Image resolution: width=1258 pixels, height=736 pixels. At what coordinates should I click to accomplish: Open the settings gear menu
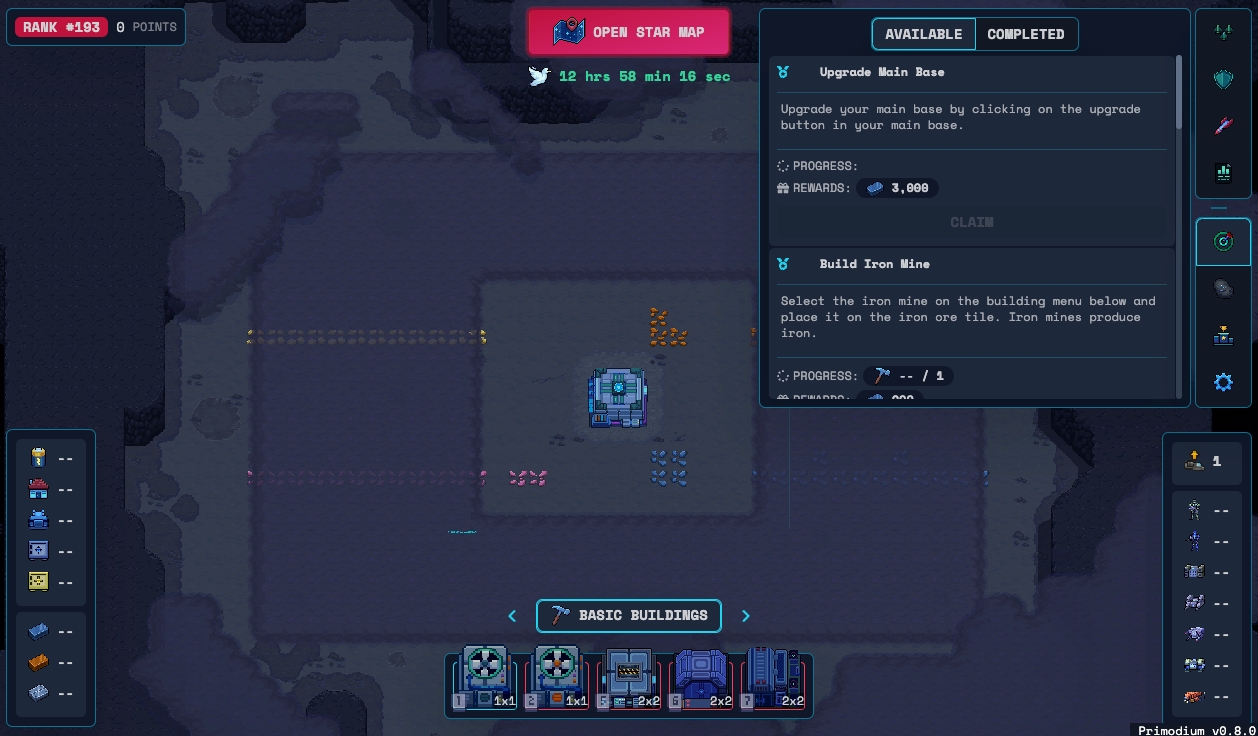click(1223, 382)
